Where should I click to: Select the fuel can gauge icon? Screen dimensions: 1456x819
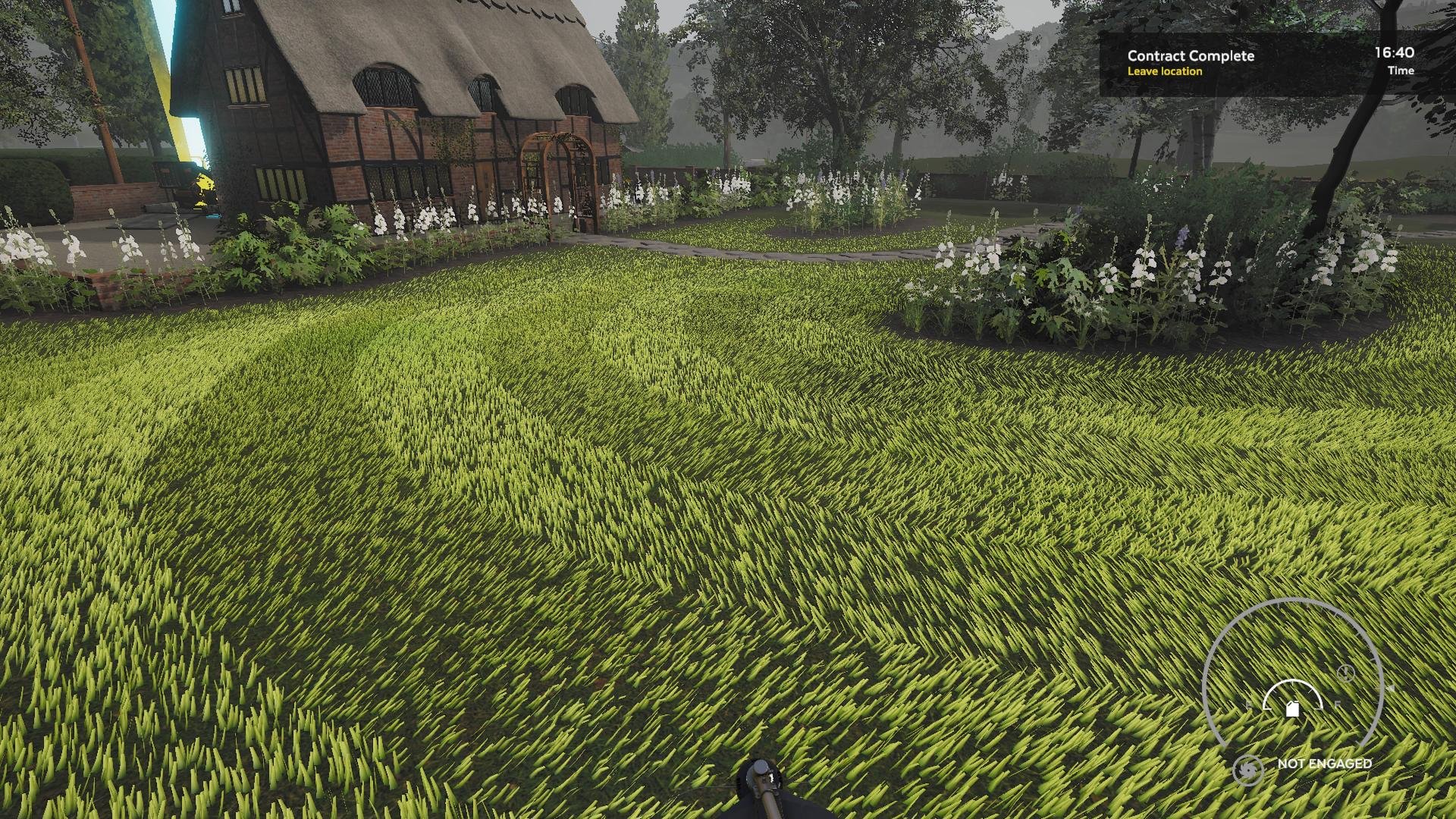click(1293, 708)
